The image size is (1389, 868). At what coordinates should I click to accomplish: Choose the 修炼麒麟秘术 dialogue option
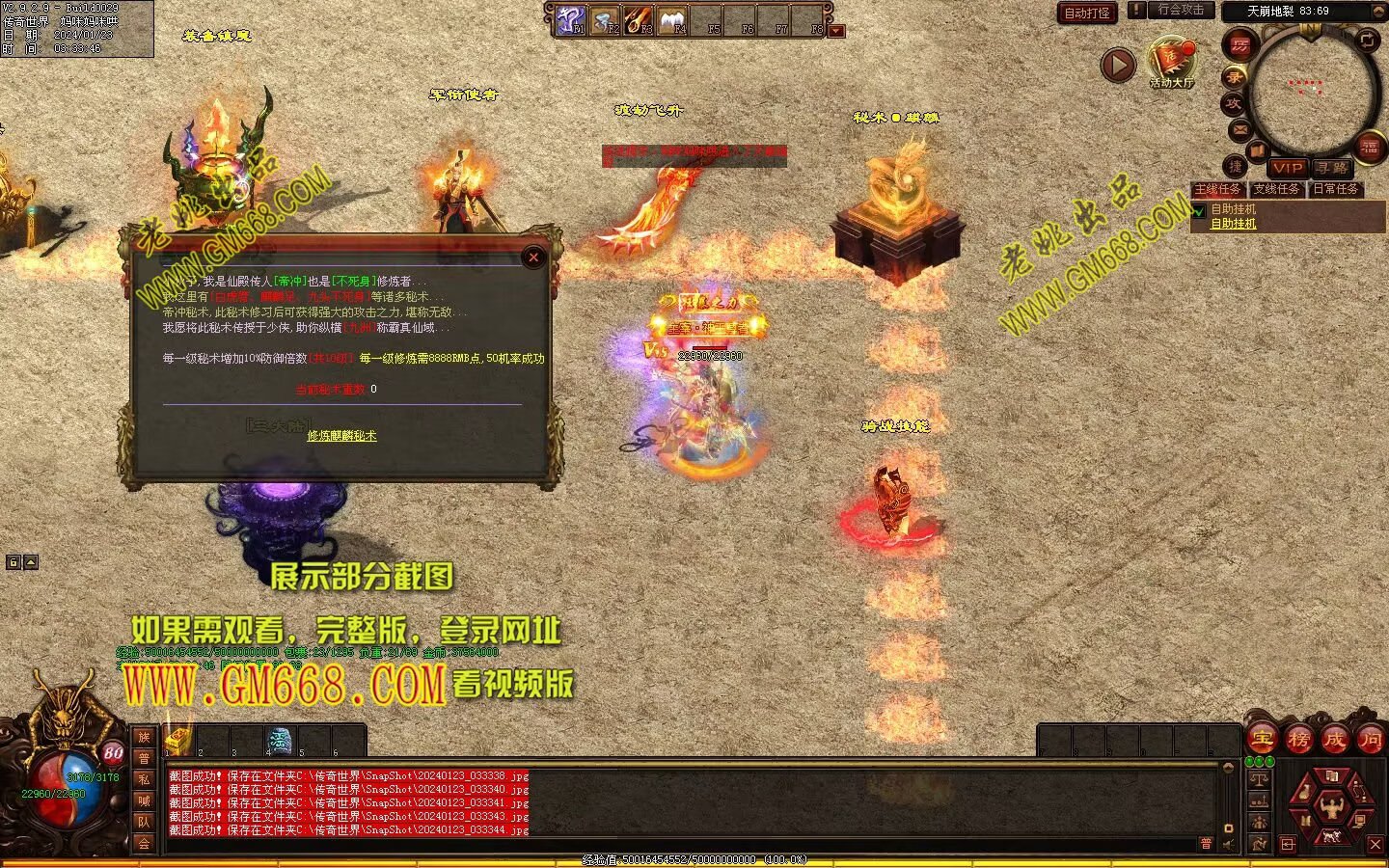[341, 436]
